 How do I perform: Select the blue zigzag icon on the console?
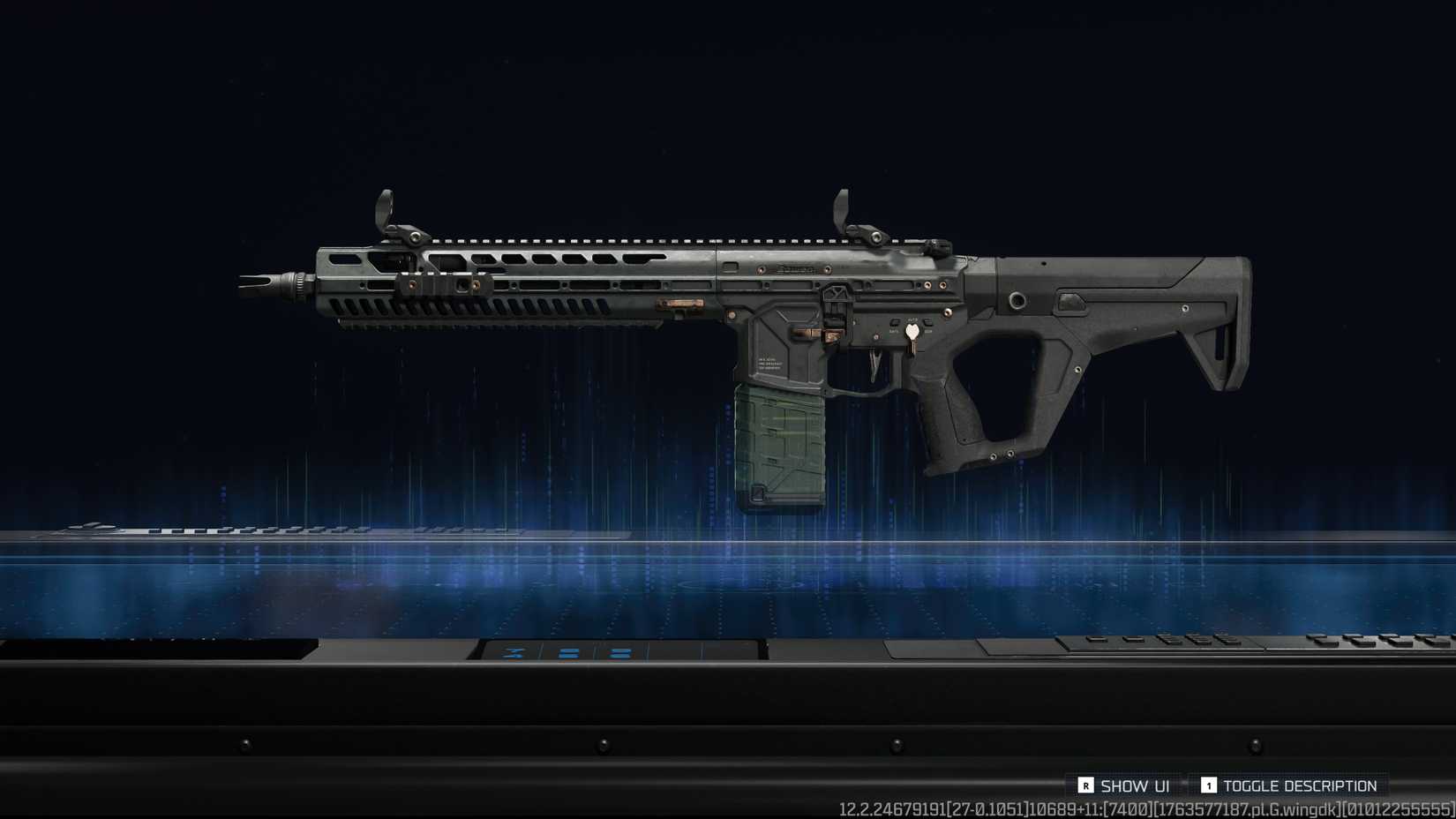point(512,653)
